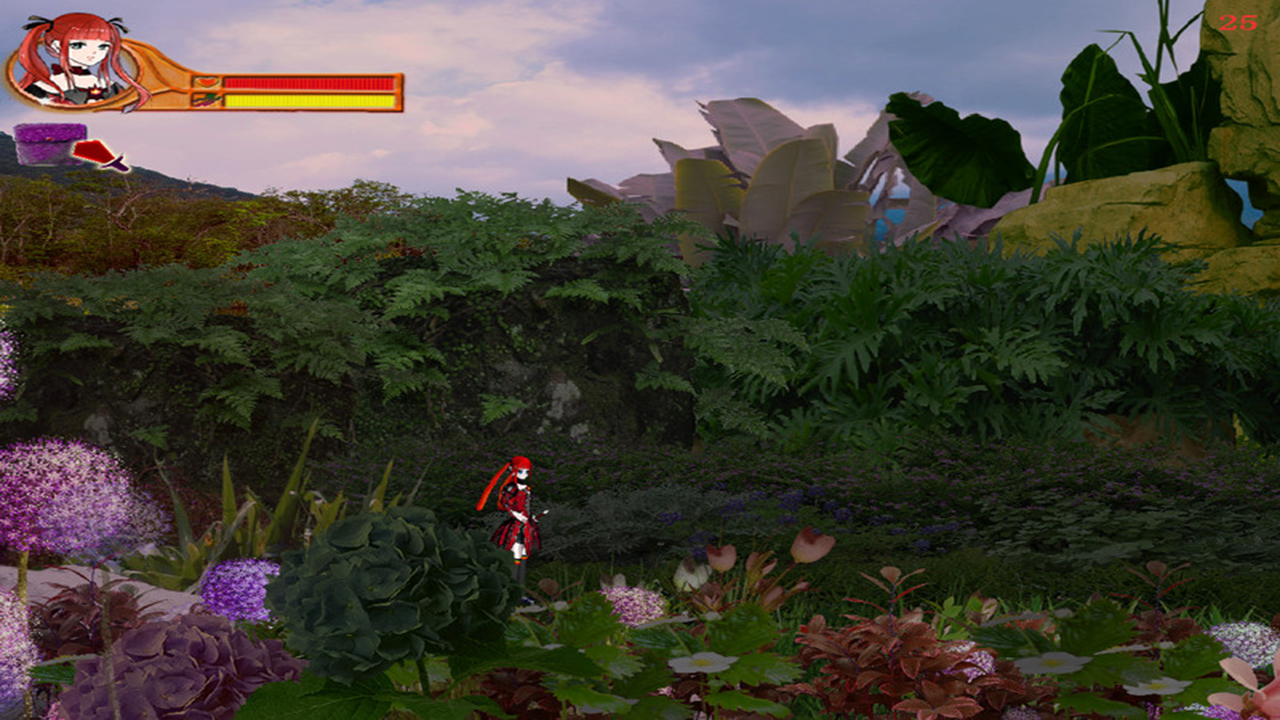Click the eggplant icon beside the yellow bar
The width and height of the screenshot is (1280, 720).
click(206, 99)
